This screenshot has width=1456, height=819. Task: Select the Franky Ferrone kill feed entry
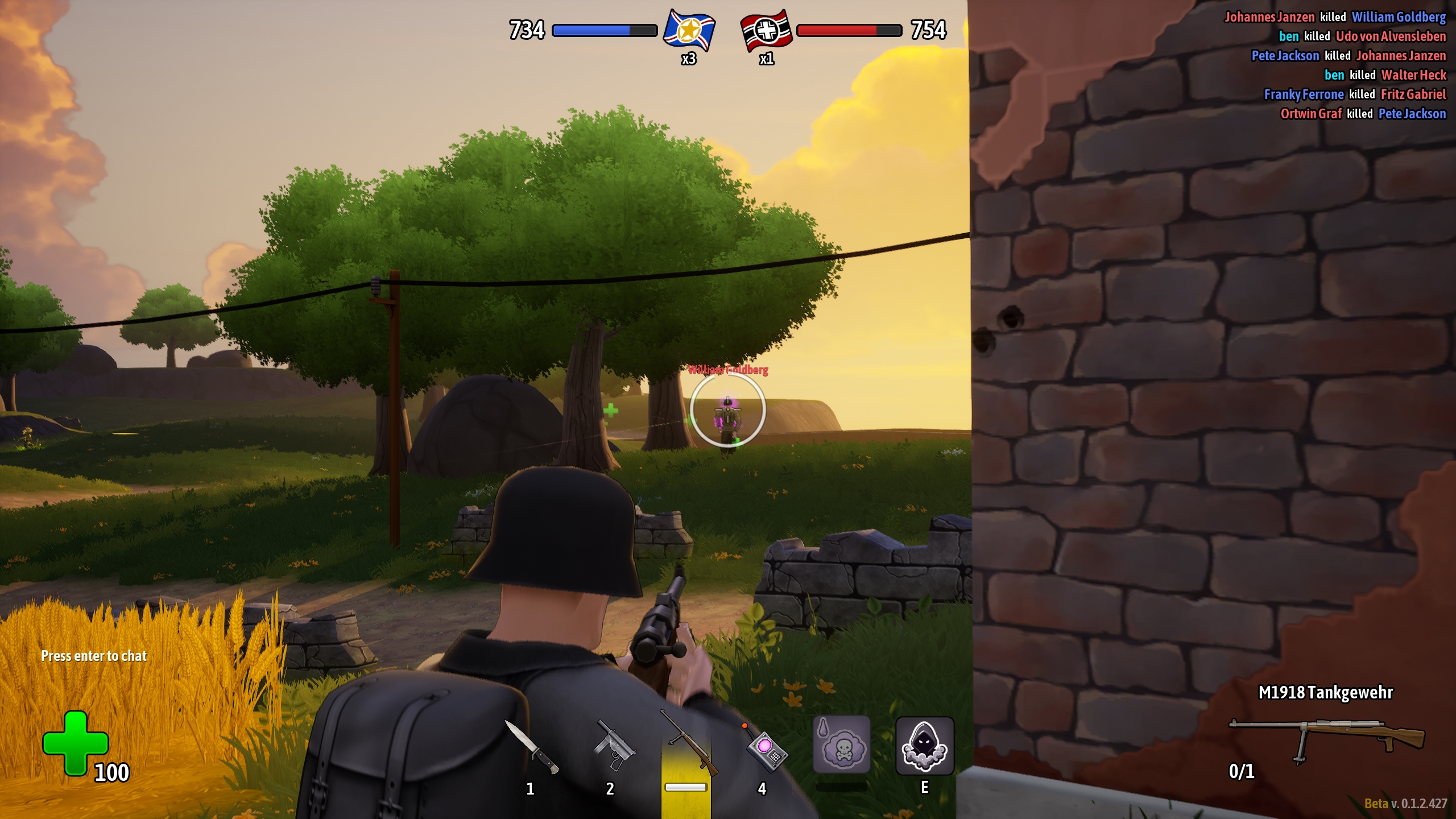[x=1355, y=94]
